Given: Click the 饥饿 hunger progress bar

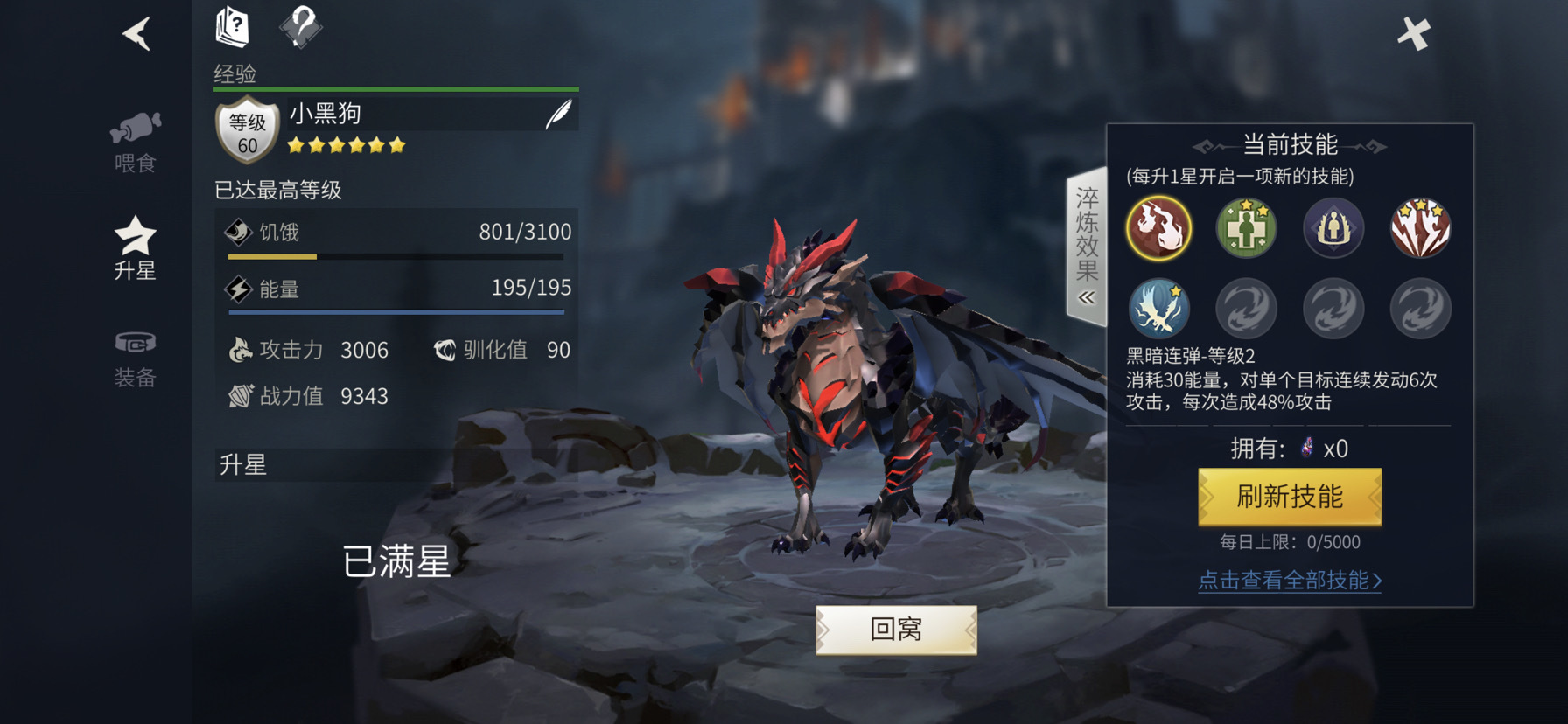Looking at the screenshot, I should click(396, 256).
